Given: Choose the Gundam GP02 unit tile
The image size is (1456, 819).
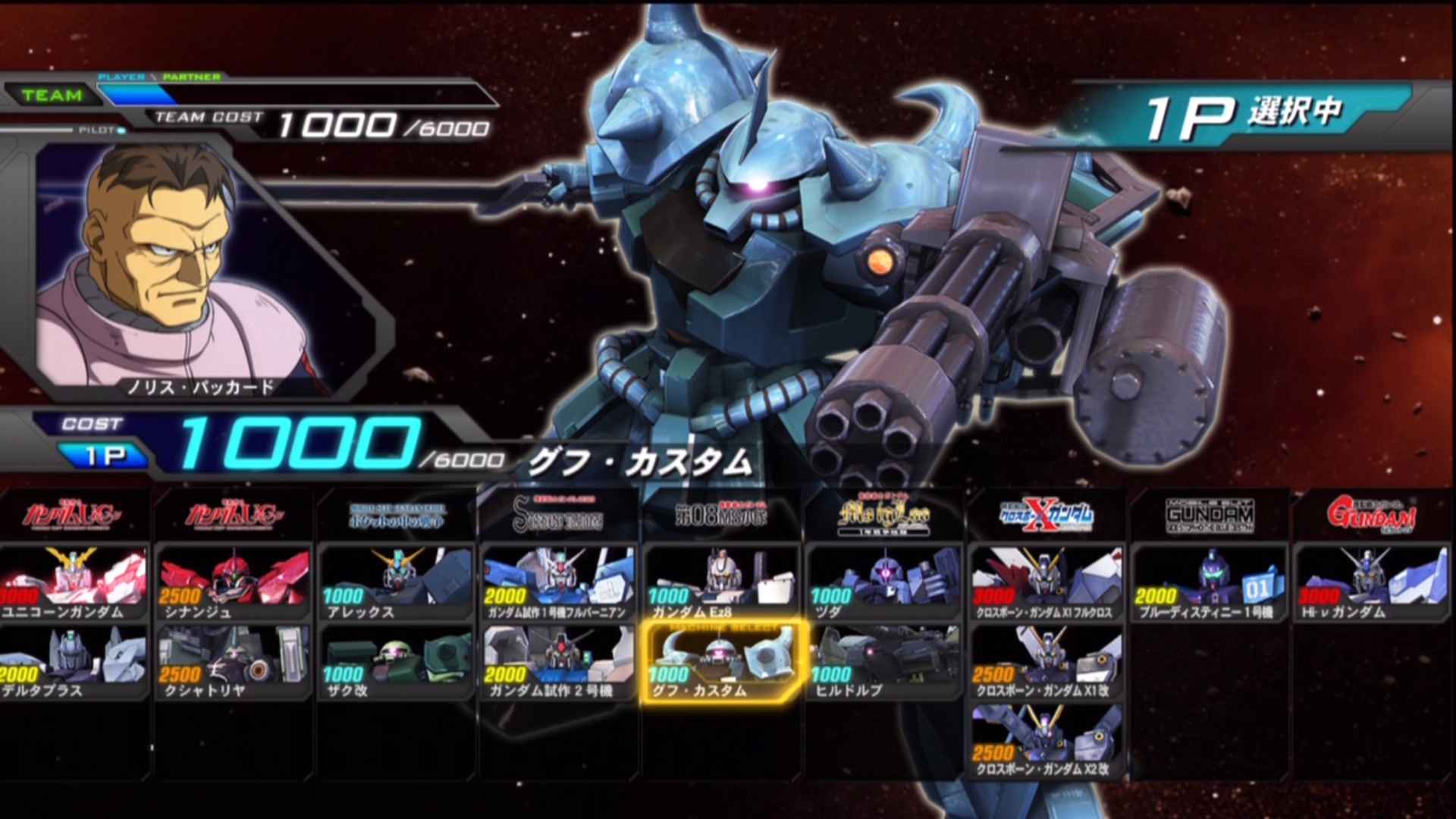Looking at the screenshot, I should [x=559, y=663].
